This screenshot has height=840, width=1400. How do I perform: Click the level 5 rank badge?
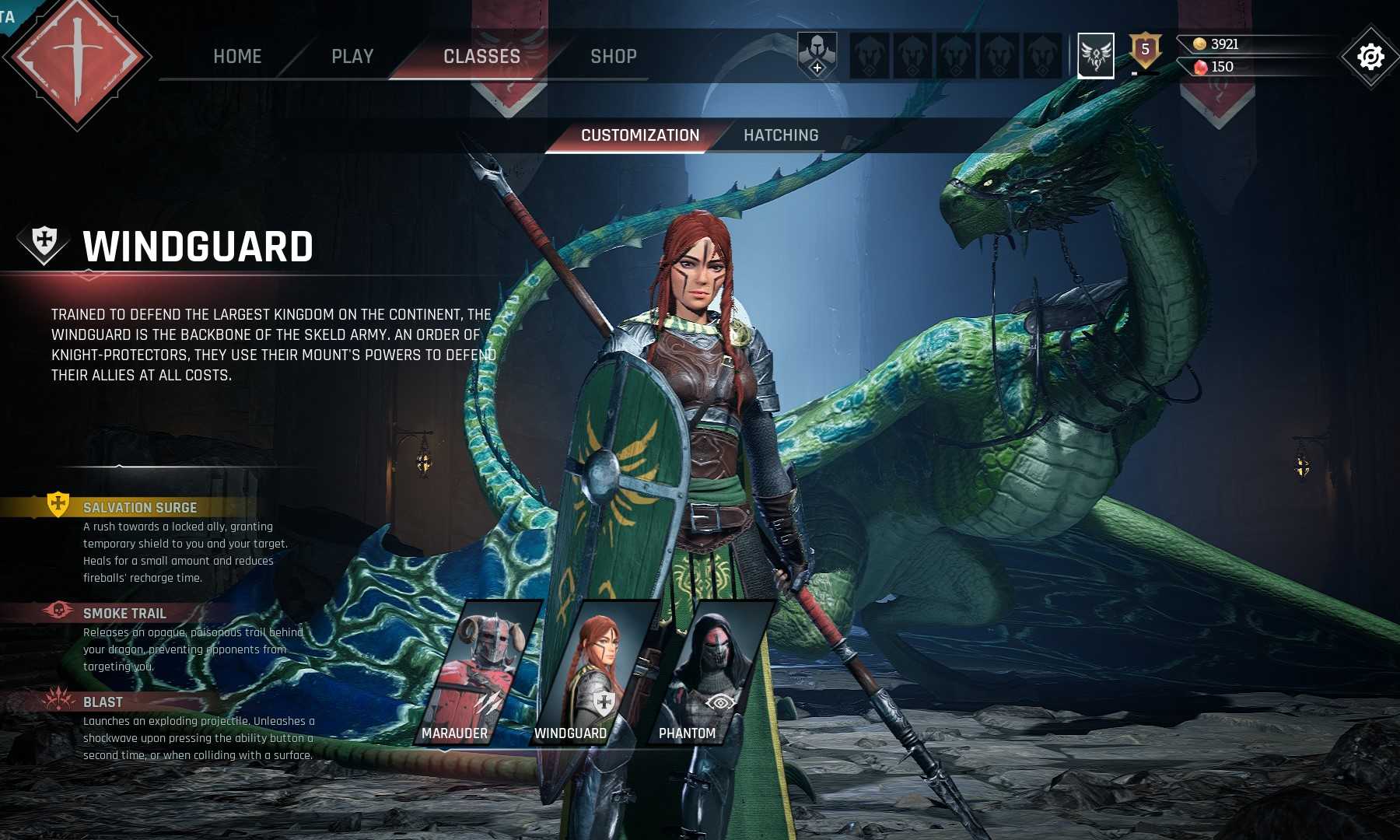click(1145, 51)
